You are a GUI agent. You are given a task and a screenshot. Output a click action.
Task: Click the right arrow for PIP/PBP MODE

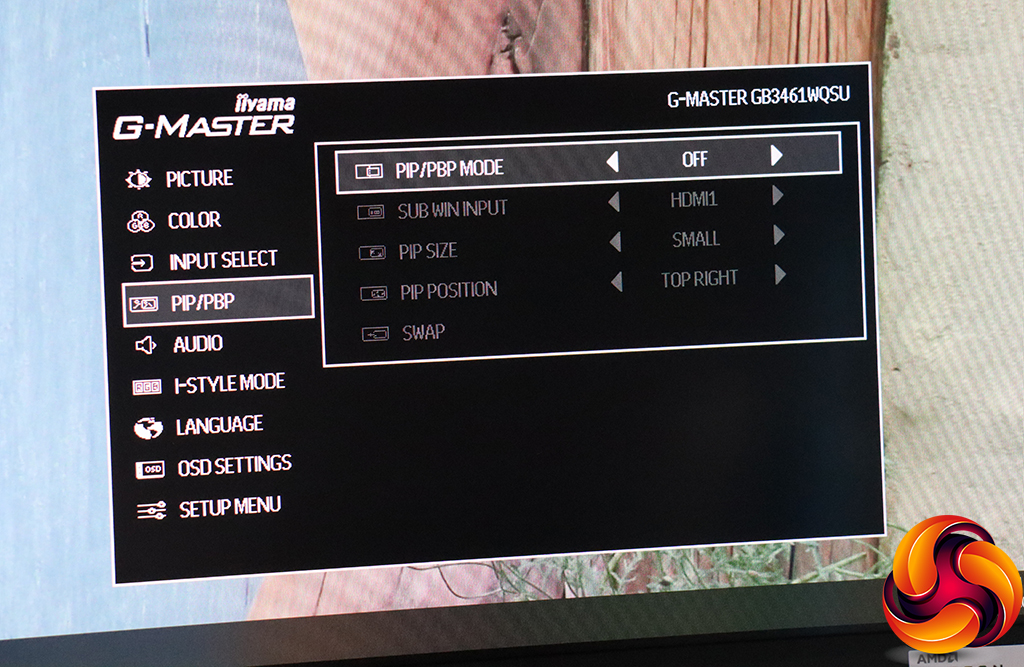(x=776, y=155)
